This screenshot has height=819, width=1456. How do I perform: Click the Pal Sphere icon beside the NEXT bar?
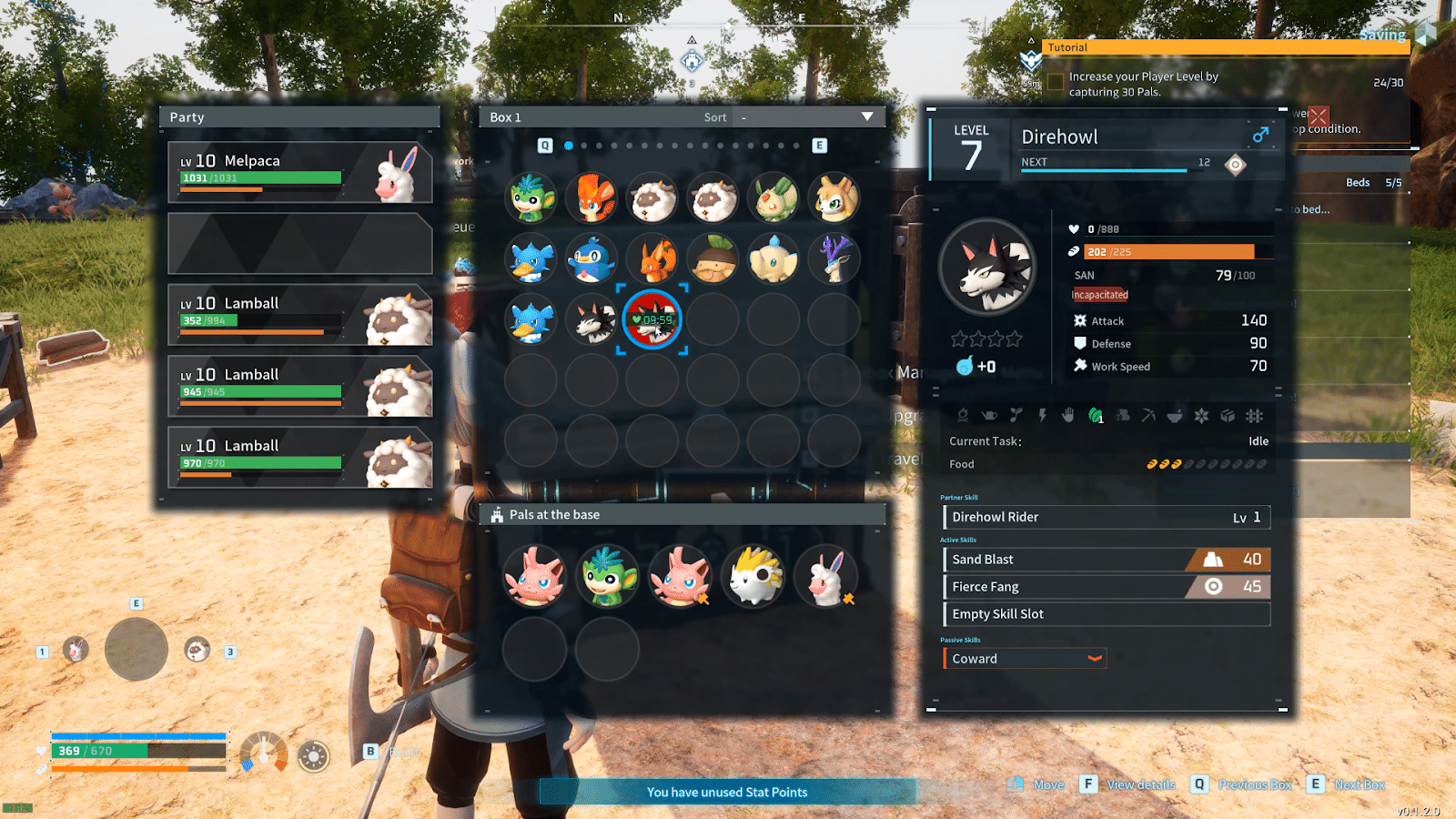pyautogui.click(x=1235, y=164)
